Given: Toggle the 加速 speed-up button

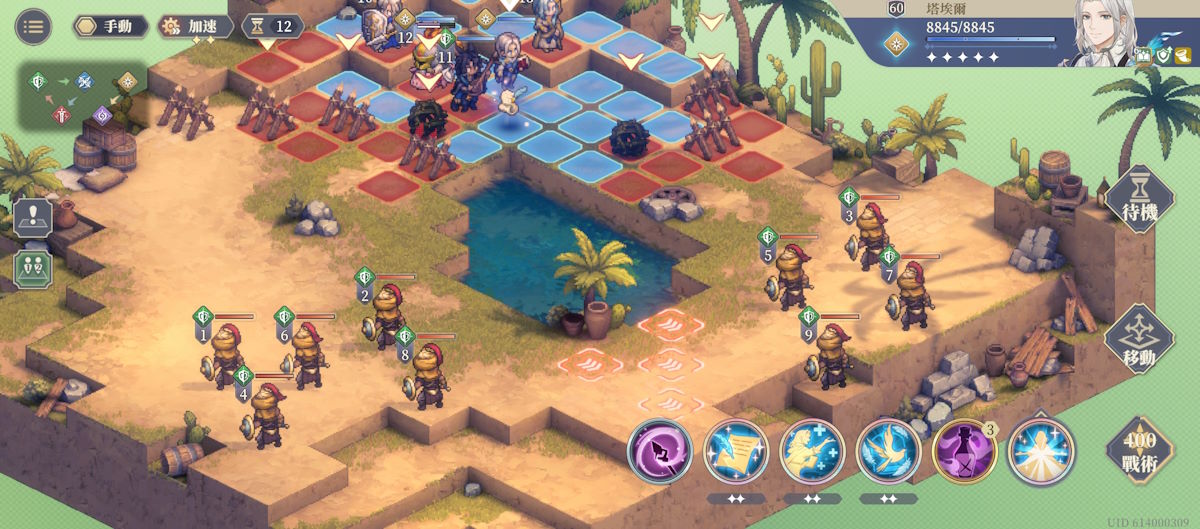Looking at the screenshot, I should (196, 26).
